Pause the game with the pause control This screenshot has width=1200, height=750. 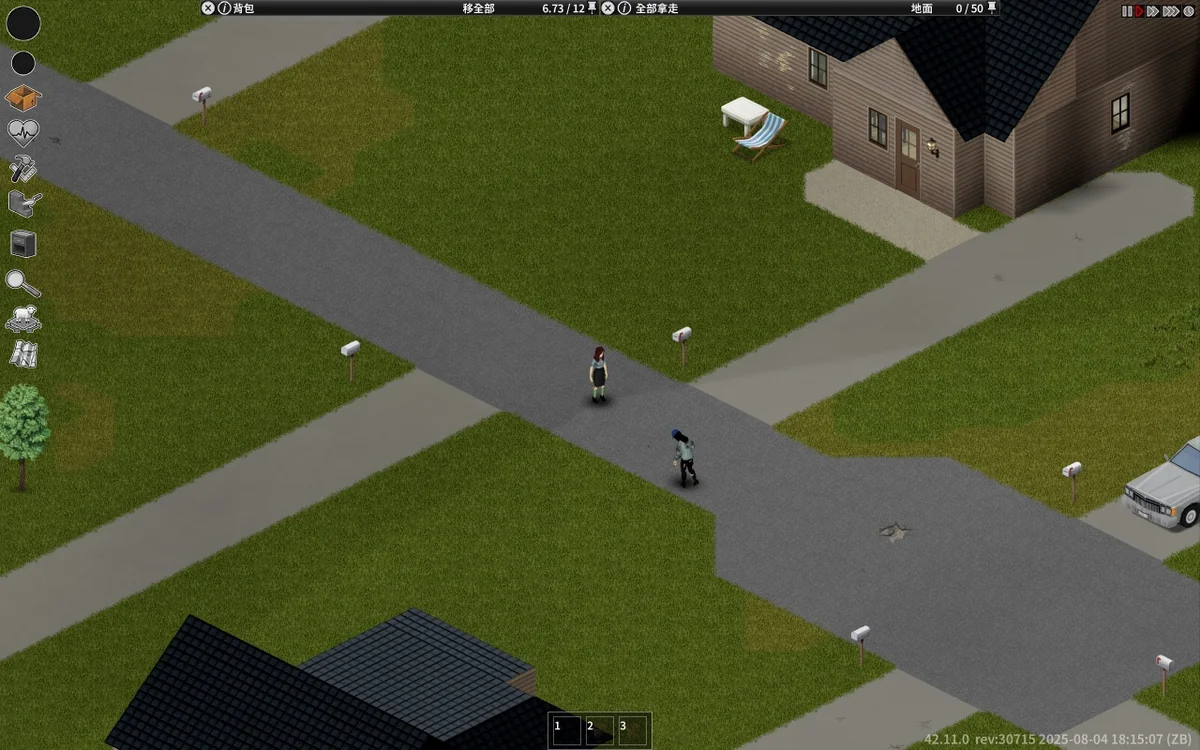[x=1126, y=11]
